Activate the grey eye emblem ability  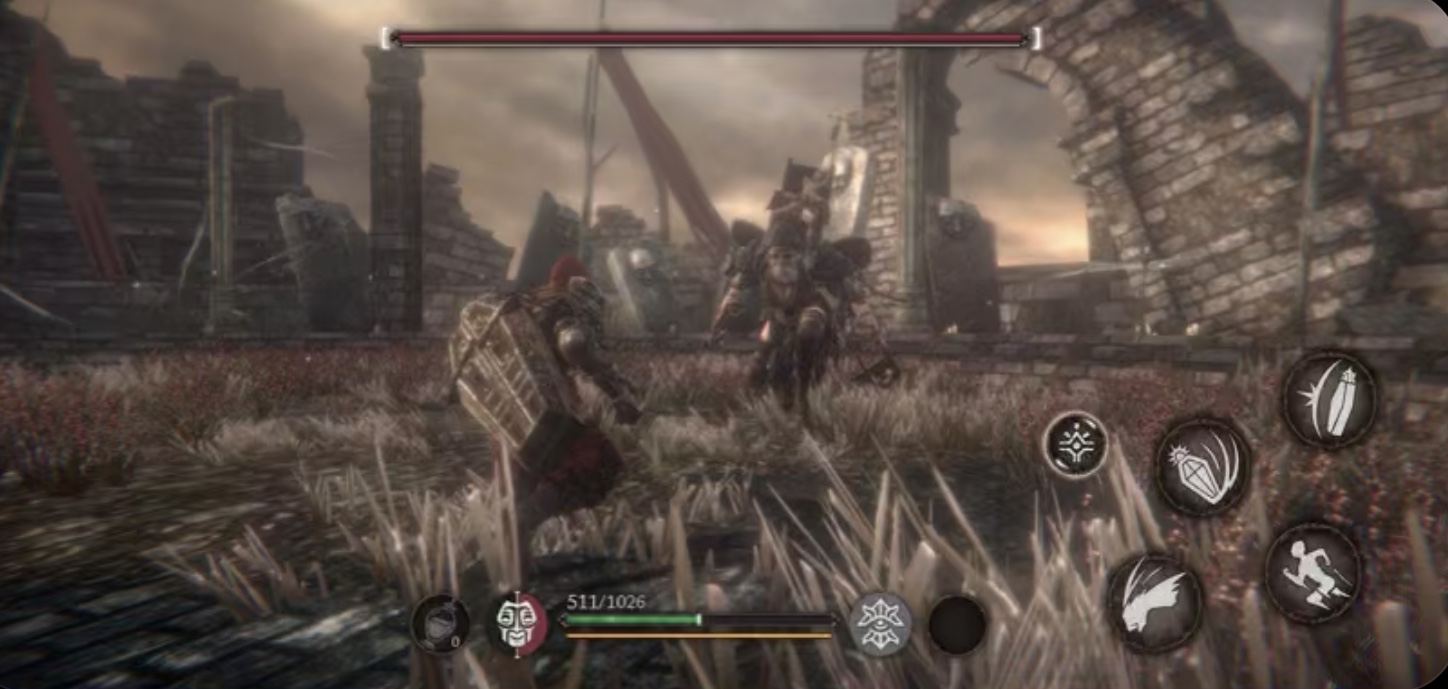tap(880, 624)
